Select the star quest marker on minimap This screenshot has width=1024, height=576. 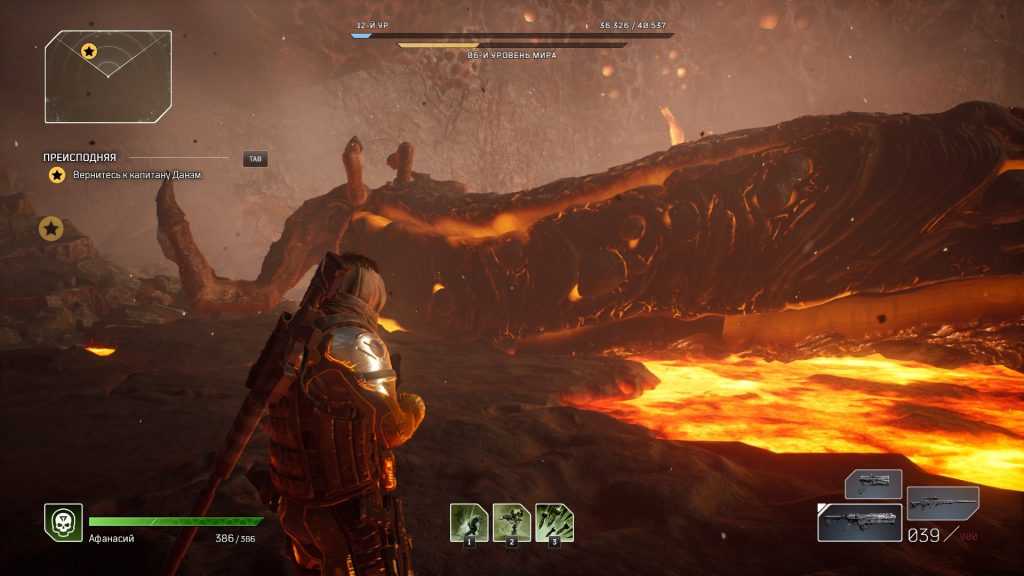point(89,50)
